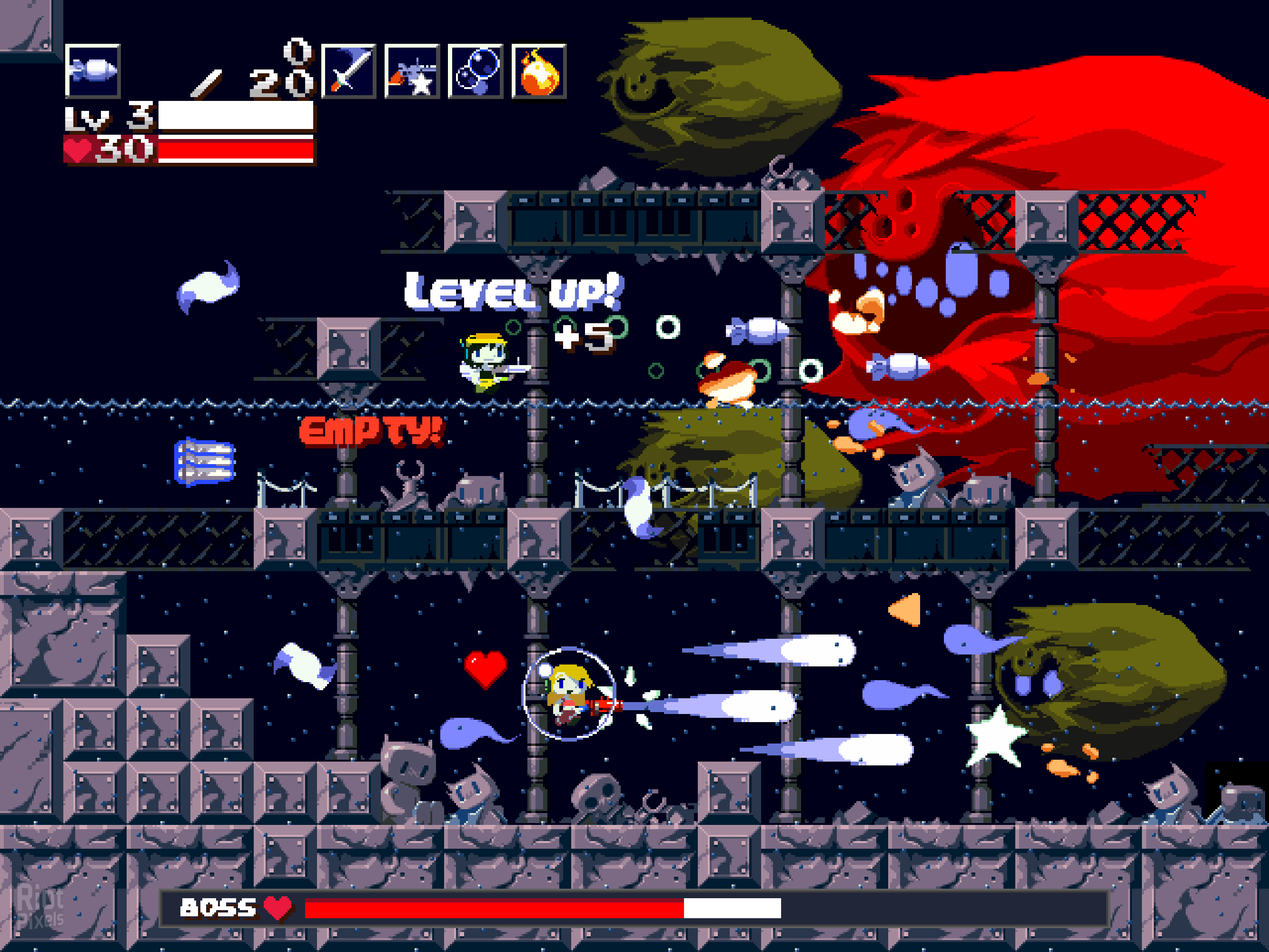Click the floating missile ammo pickup near EMPTY!
1269x952 pixels.
point(204,461)
